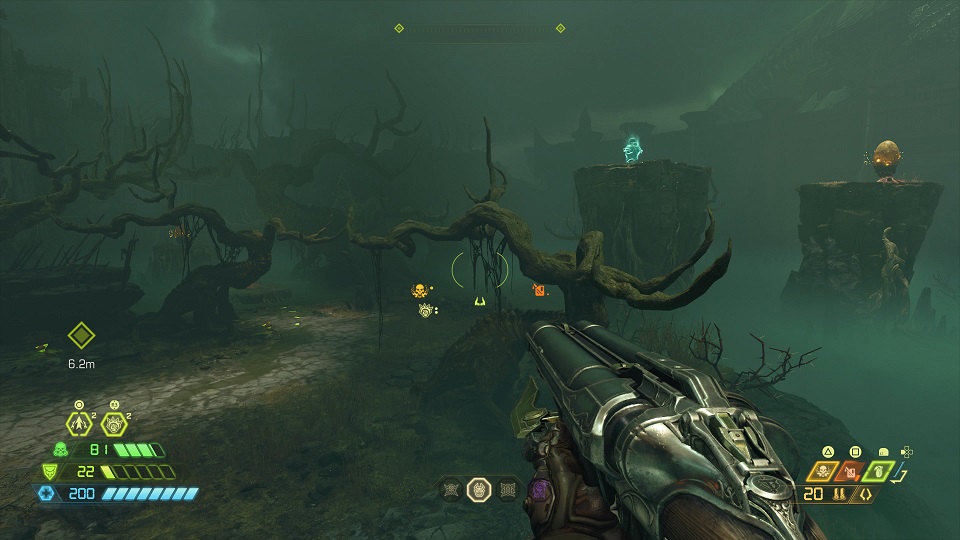Viewport: 960px width, 540px height.
Task: Click the yellow diamond objective marker
Action: tap(81, 335)
